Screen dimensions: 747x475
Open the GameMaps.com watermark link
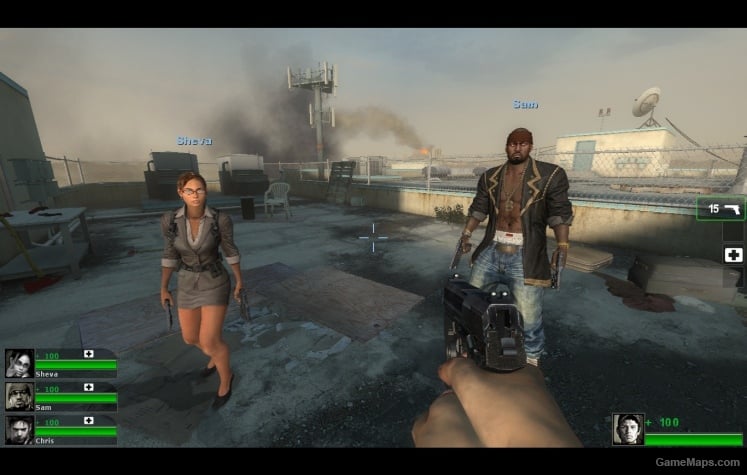click(698, 463)
